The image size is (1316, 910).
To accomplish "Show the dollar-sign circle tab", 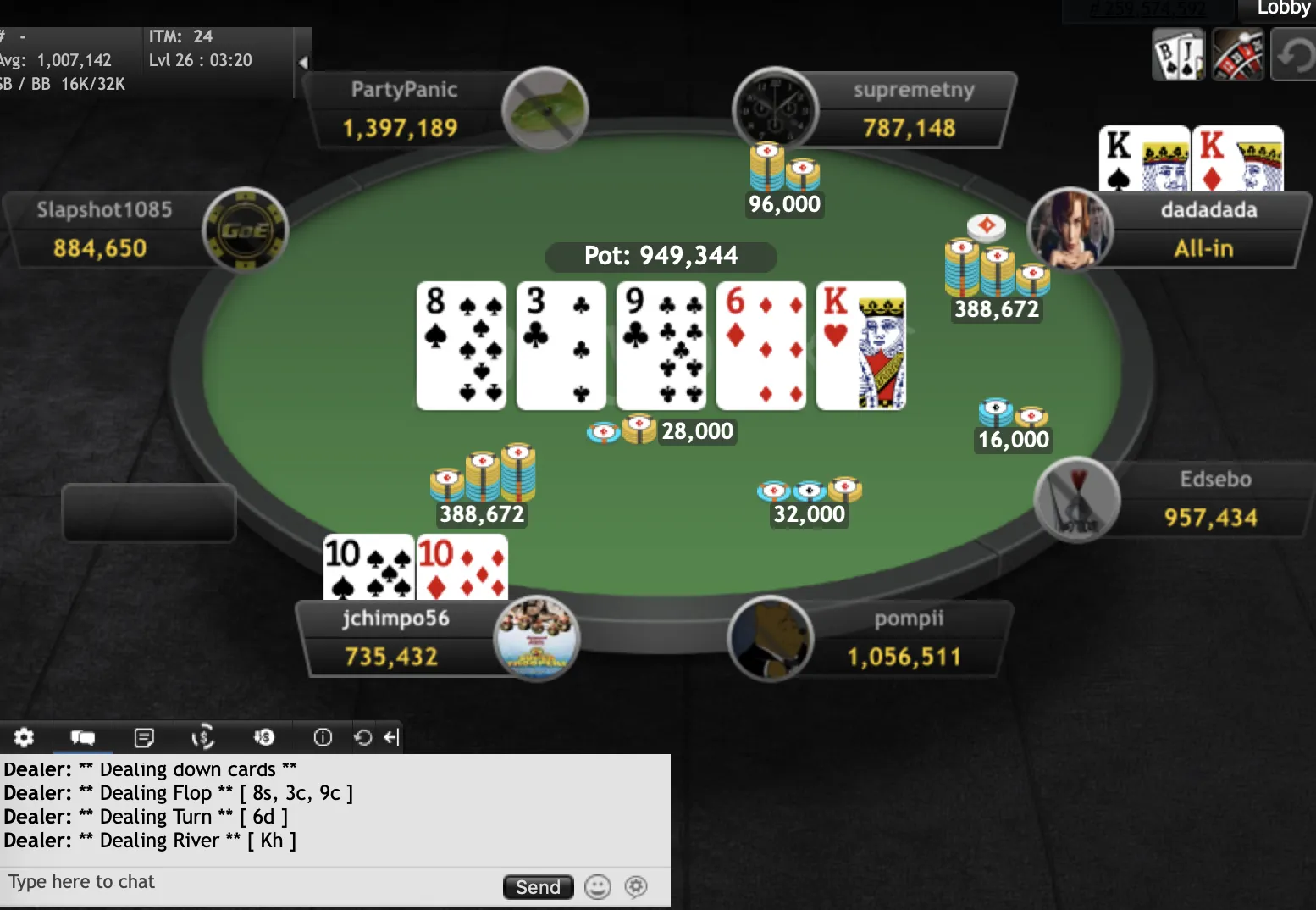I will click(x=202, y=737).
